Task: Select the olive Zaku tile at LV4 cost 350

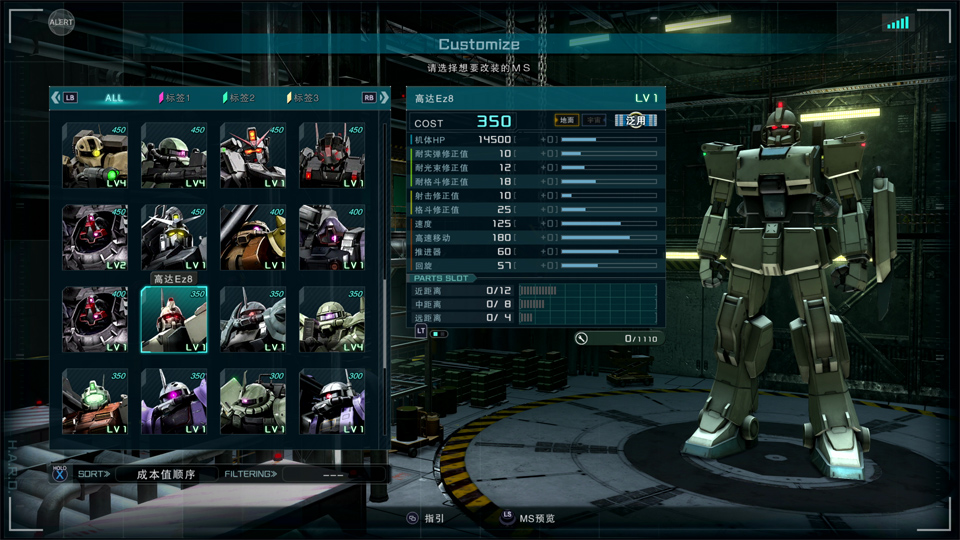Action: coord(332,320)
